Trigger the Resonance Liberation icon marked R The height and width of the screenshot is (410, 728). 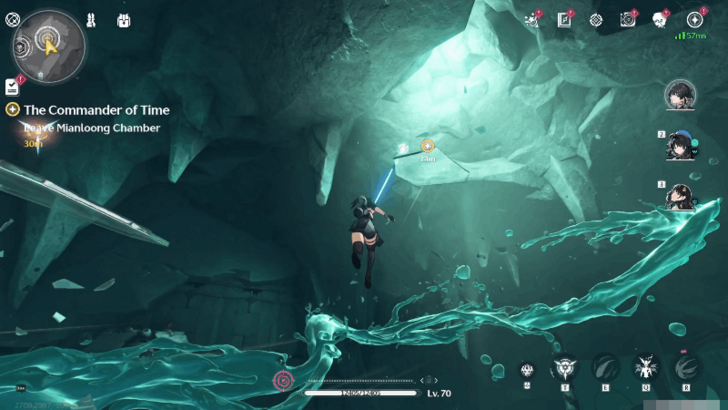click(x=686, y=368)
